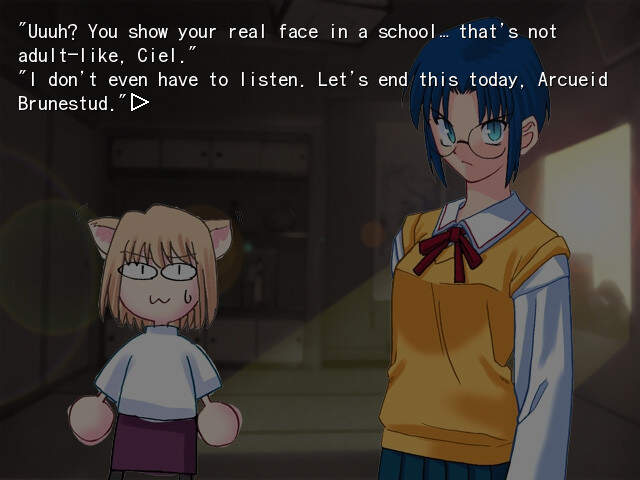Click the advance-text arrow after the dialogue
The width and height of the screenshot is (640, 480).
point(139,102)
